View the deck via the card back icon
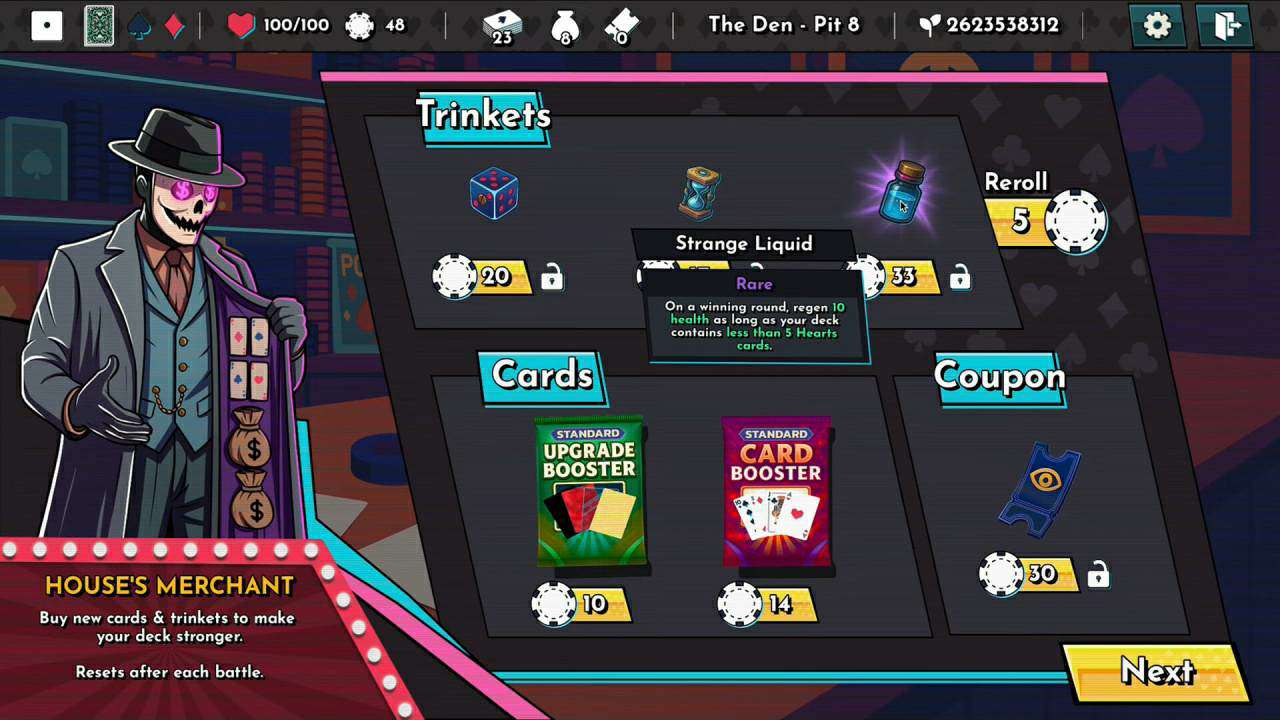The height and width of the screenshot is (720, 1280). point(99,26)
